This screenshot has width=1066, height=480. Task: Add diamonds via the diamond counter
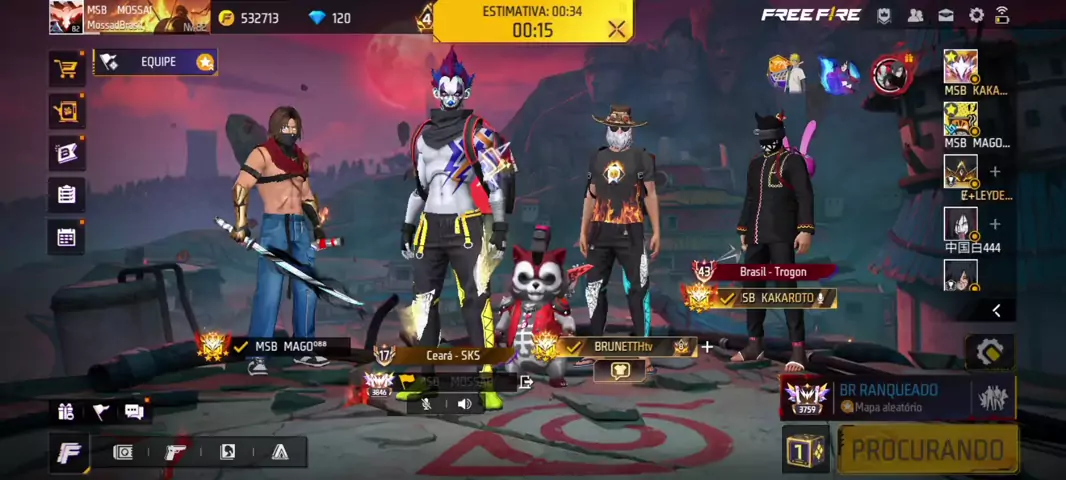coord(329,18)
